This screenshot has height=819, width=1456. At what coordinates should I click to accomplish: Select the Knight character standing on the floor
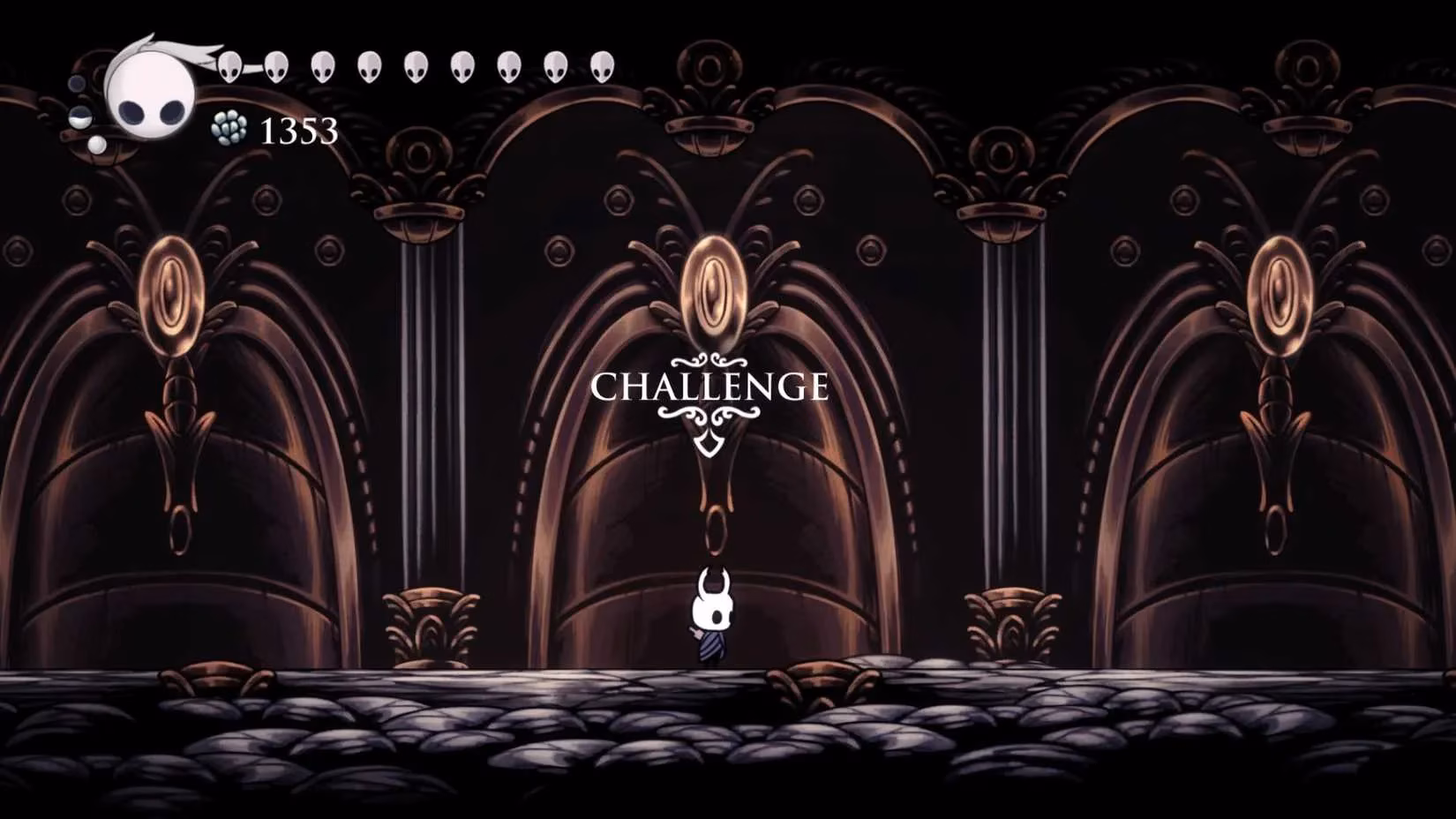(710, 618)
